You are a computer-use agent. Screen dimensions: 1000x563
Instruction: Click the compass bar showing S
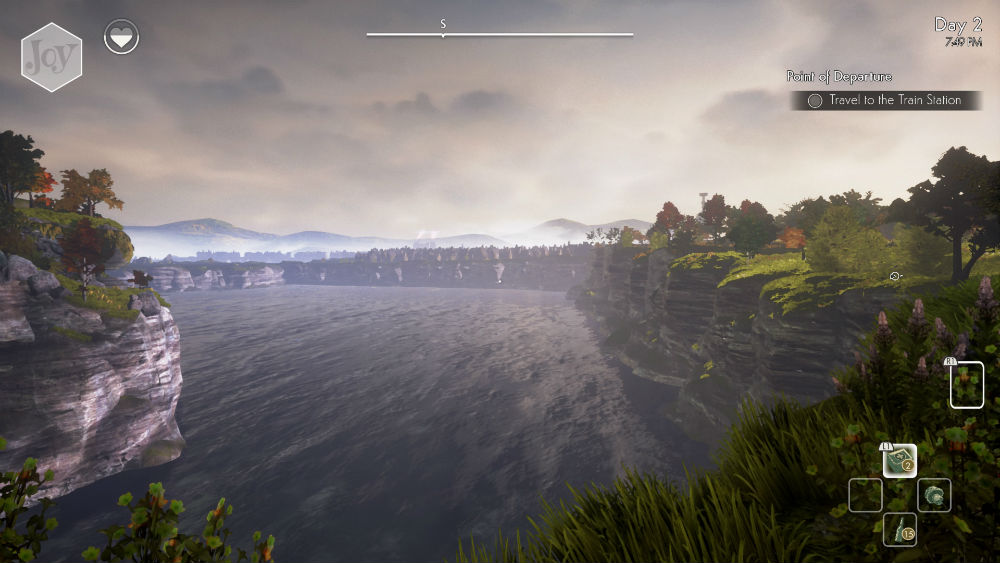[x=499, y=33]
